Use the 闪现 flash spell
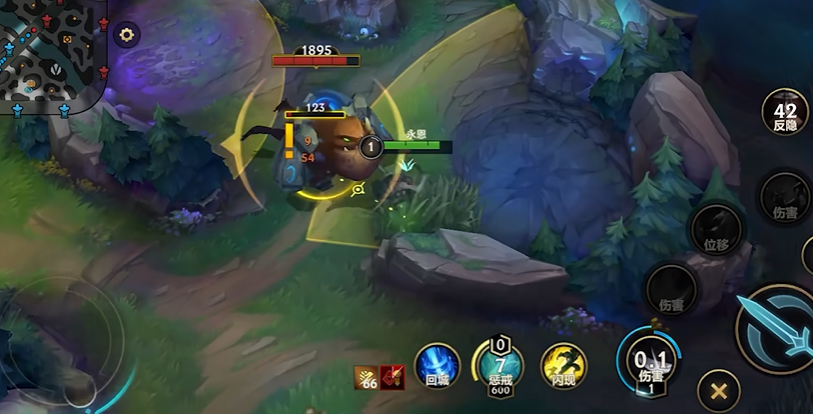This screenshot has height=414, width=813. pos(563,365)
